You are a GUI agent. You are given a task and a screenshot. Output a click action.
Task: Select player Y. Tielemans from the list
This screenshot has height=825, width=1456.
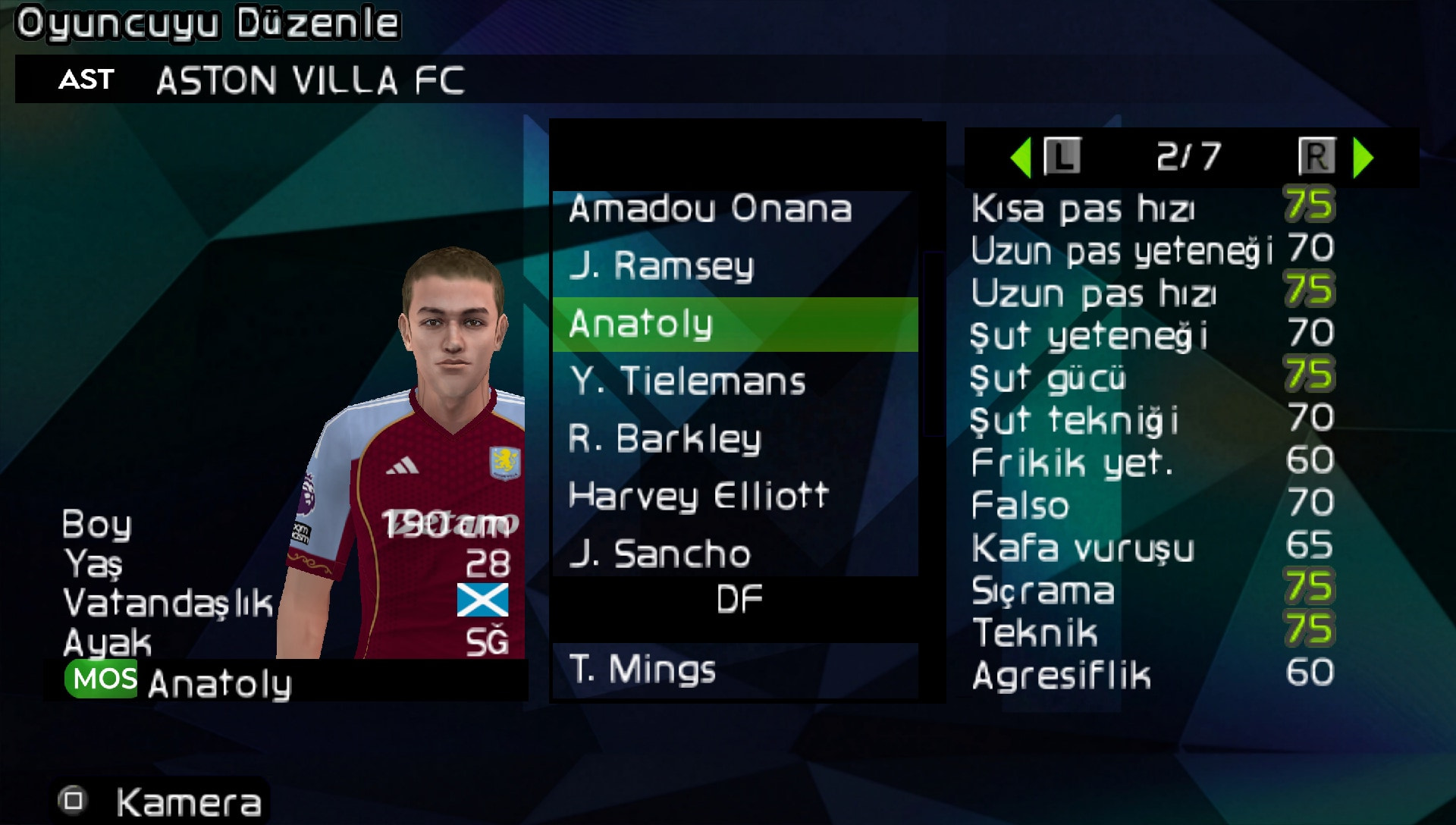pyautogui.click(x=689, y=381)
